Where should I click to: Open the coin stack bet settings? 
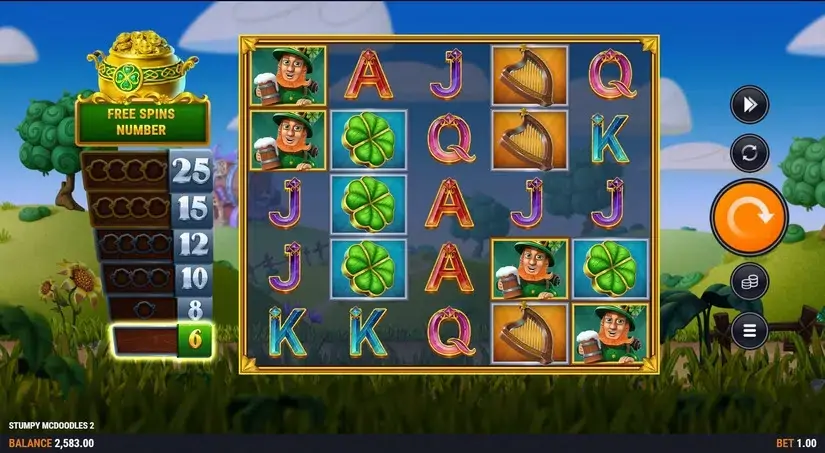(748, 281)
